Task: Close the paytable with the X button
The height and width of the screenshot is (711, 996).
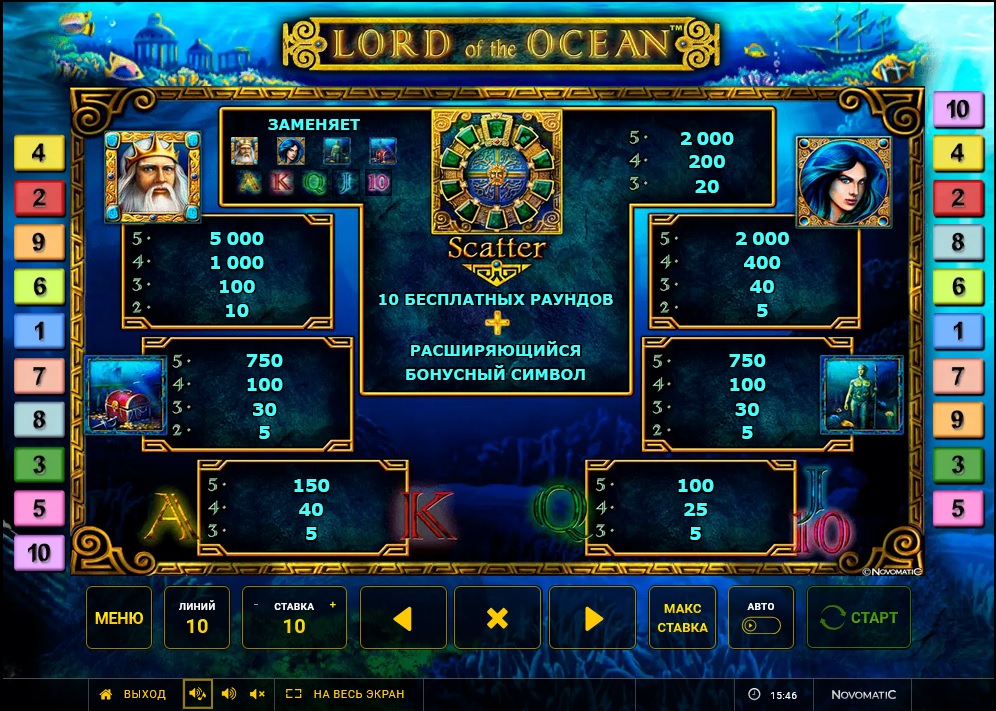Action: (497, 618)
